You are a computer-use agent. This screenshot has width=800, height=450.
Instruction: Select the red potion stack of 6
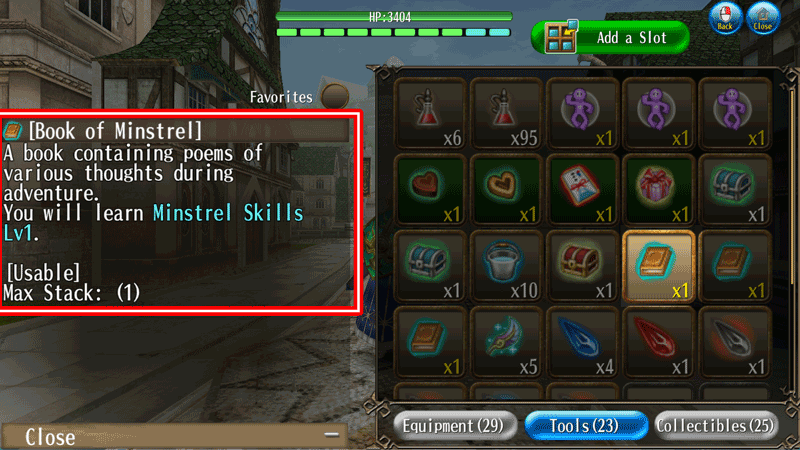coord(430,112)
